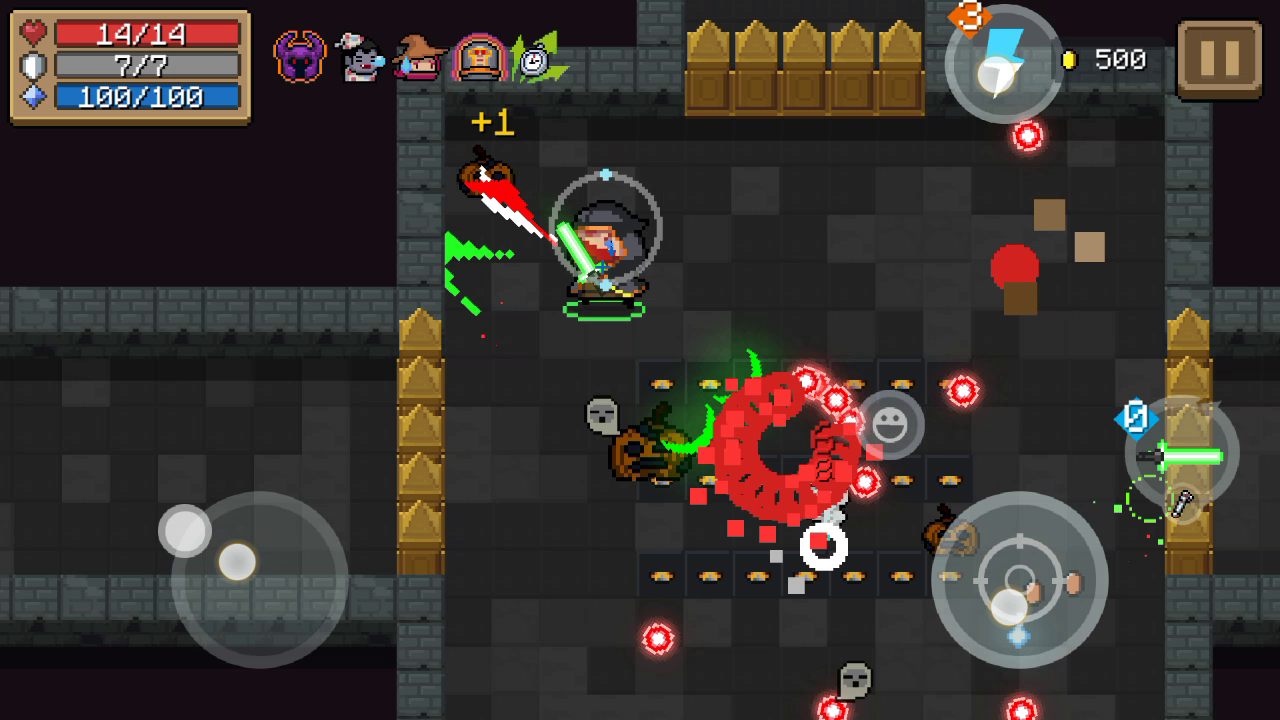Switch weapon via the green laser sword button
The width and height of the screenshot is (1280, 720).
(x=1182, y=455)
